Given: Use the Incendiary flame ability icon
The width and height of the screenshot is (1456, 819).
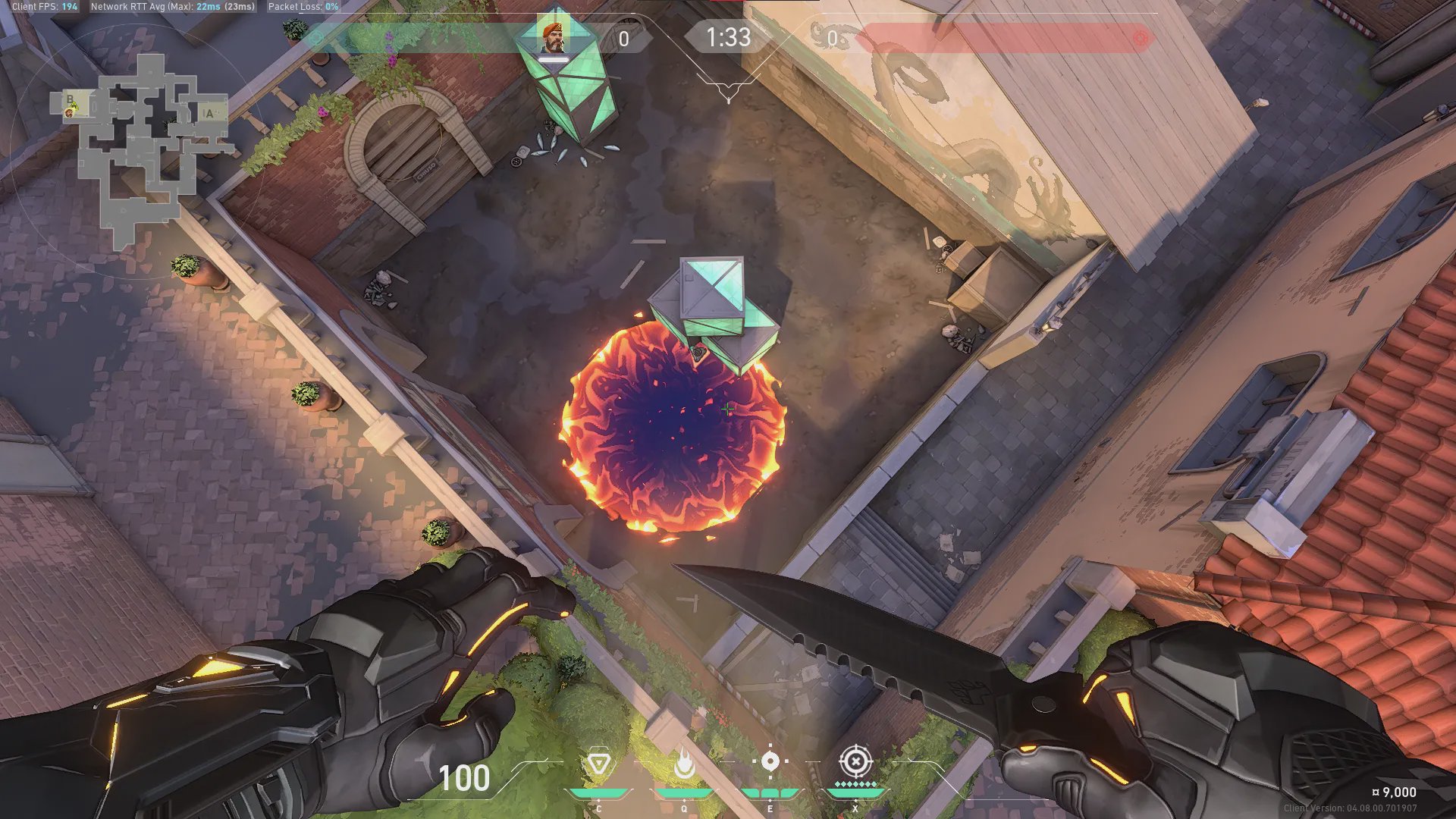Looking at the screenshot, I should [684, 764].
